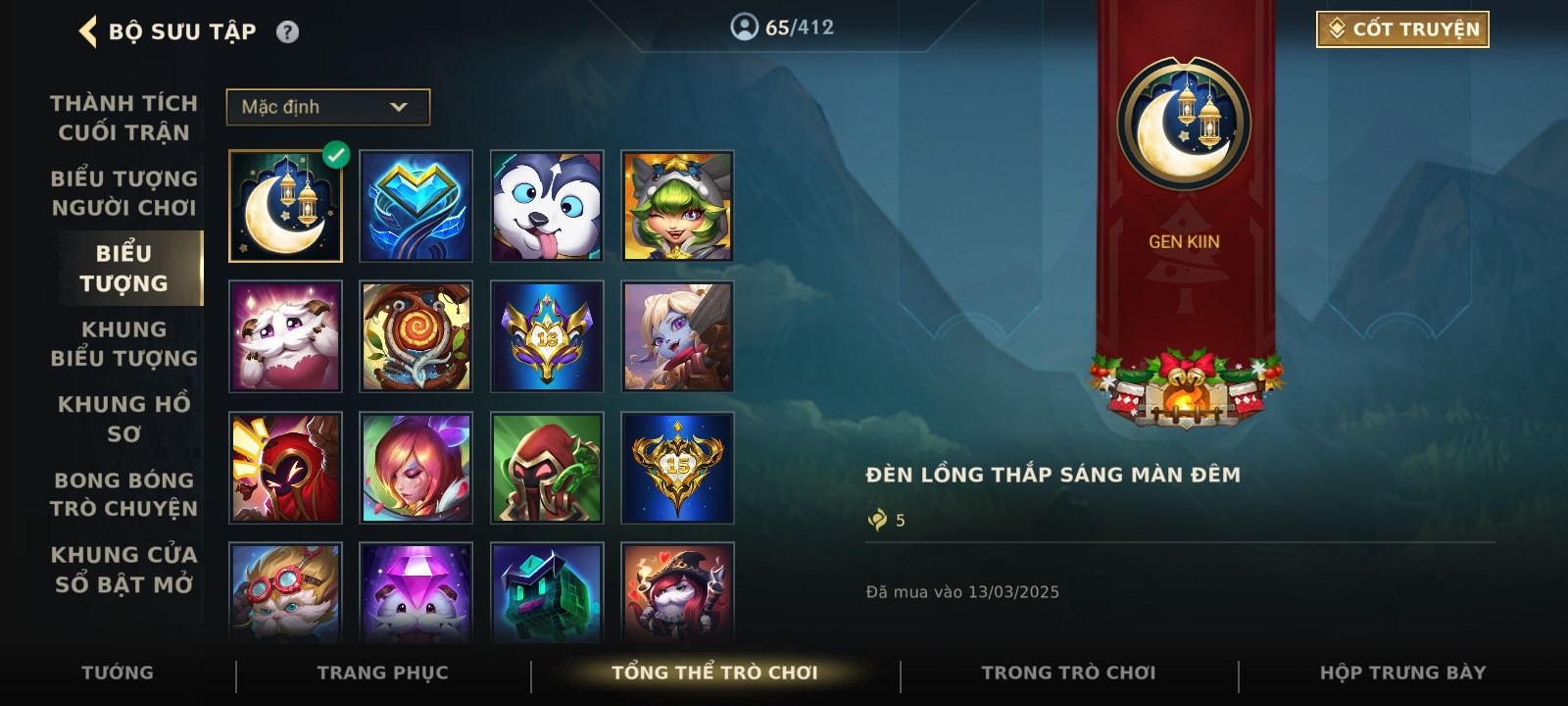Screen dimensions: 1568x706
Task: Choose the white fluffy poro icon
Action: point(285,337)
